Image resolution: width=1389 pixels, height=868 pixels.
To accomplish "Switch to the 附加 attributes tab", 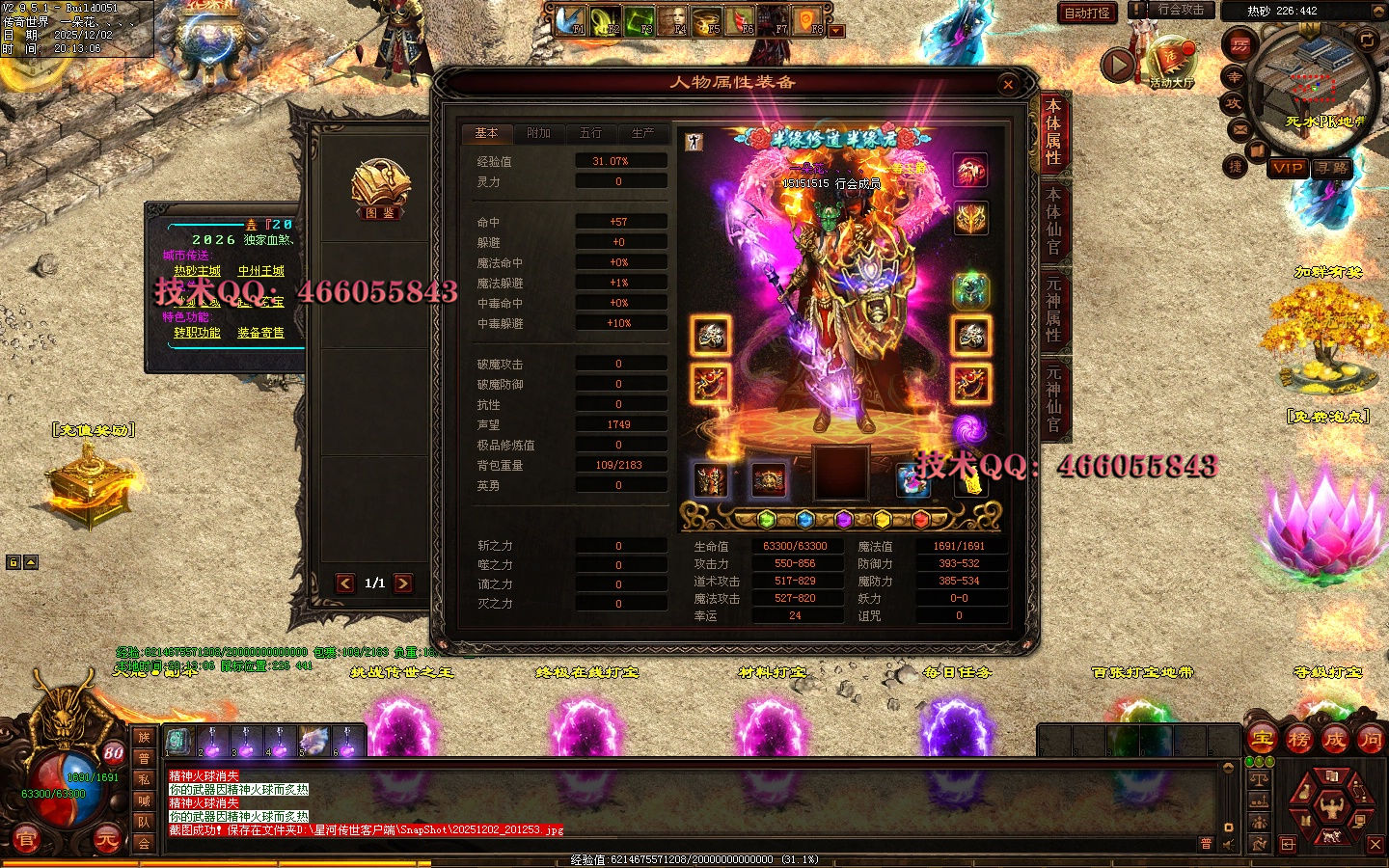I will [538, 133].
